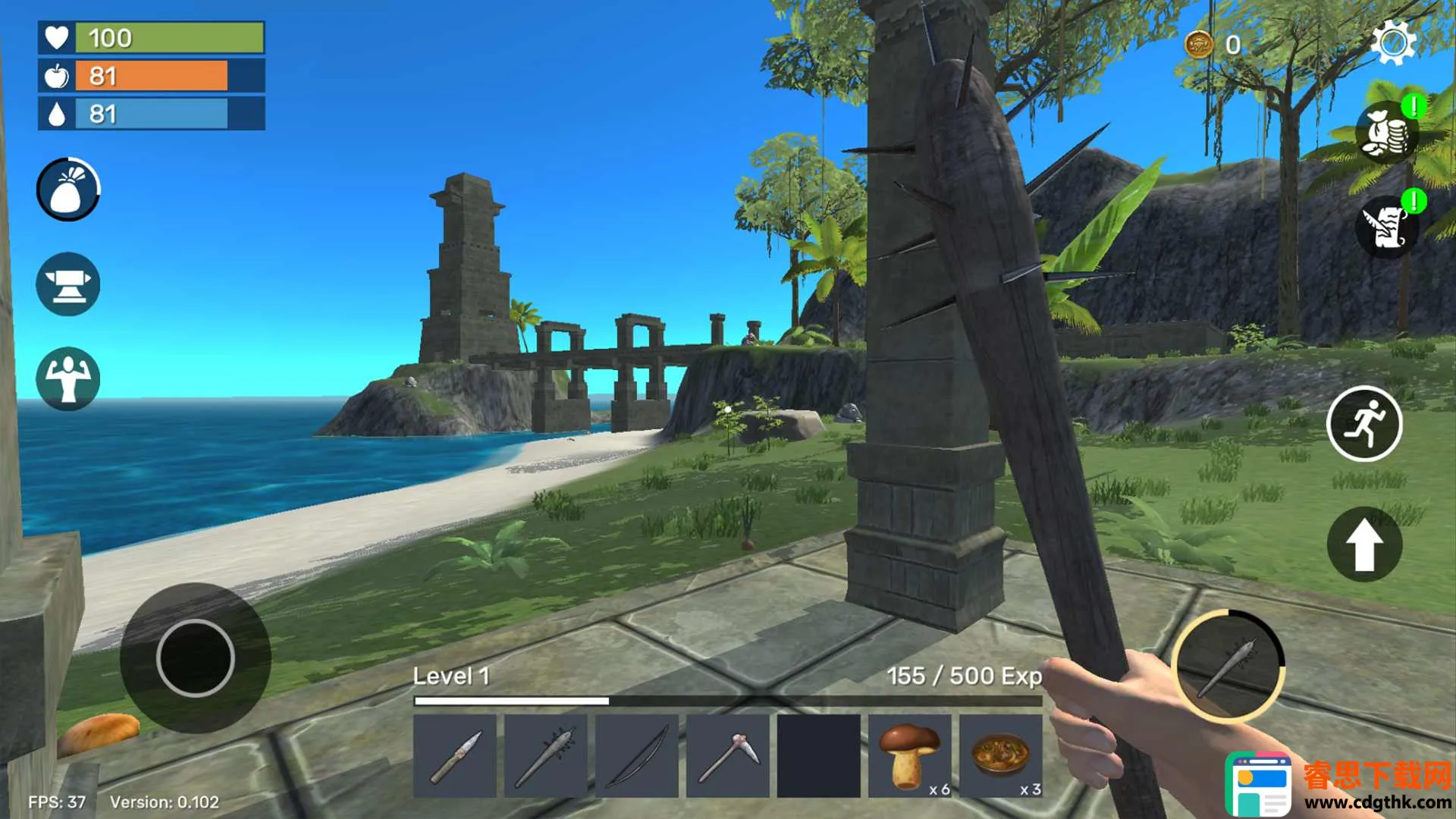Select the knife hotbar slot
Image resolution: width=1456 pixels, height=819 pixels.
(x=455, y=756)
